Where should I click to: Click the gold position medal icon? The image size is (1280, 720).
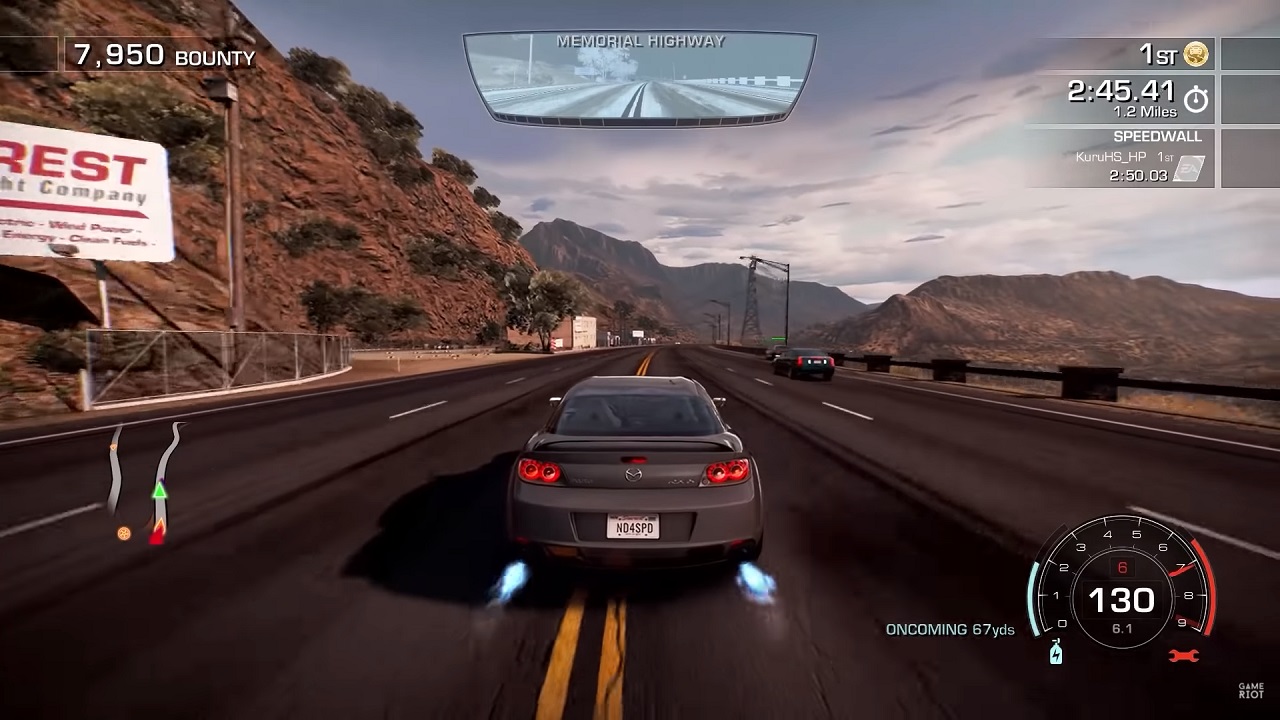pos(1196,55)
